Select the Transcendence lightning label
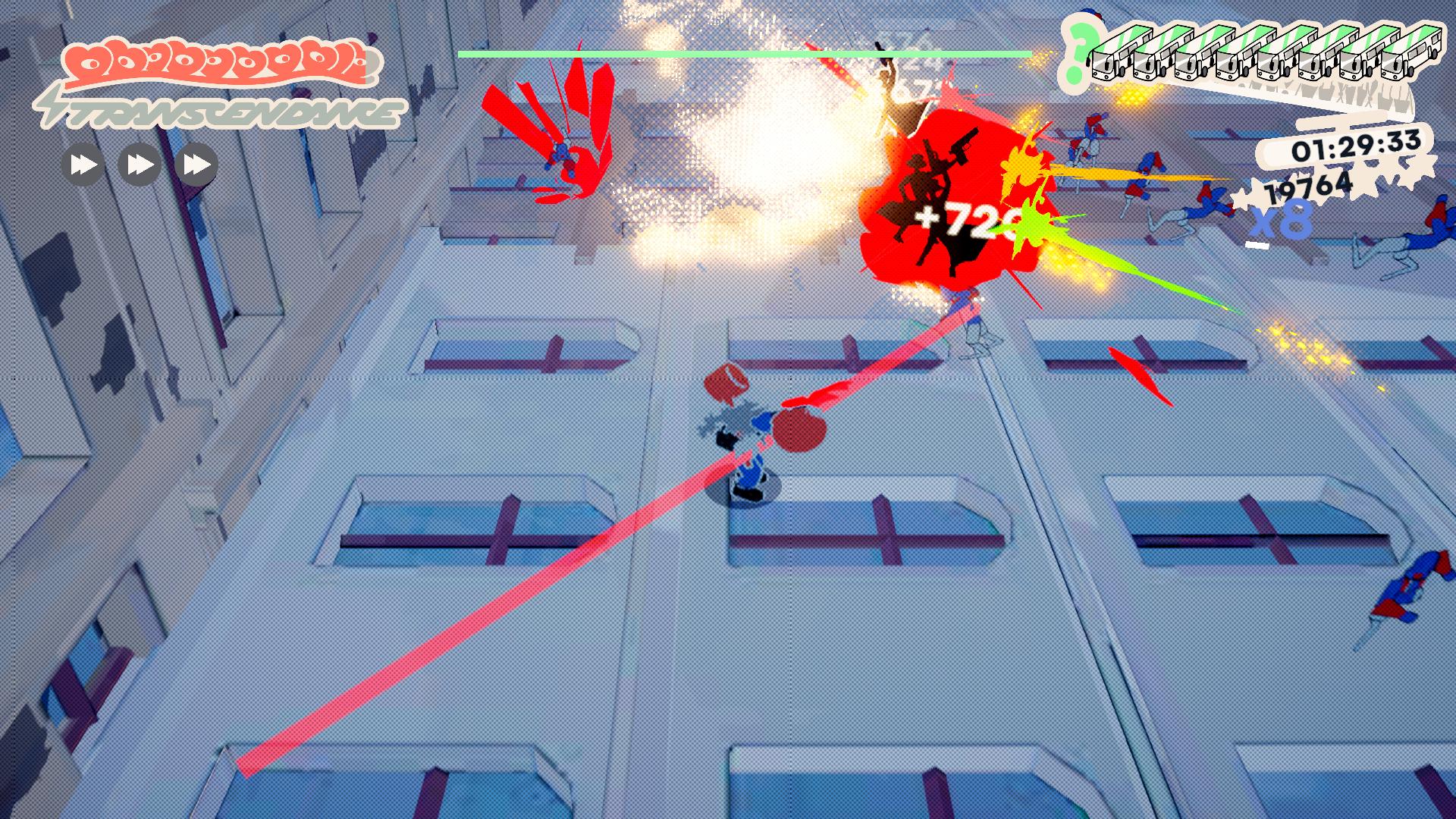The image size is (1456, 819). 220,113
